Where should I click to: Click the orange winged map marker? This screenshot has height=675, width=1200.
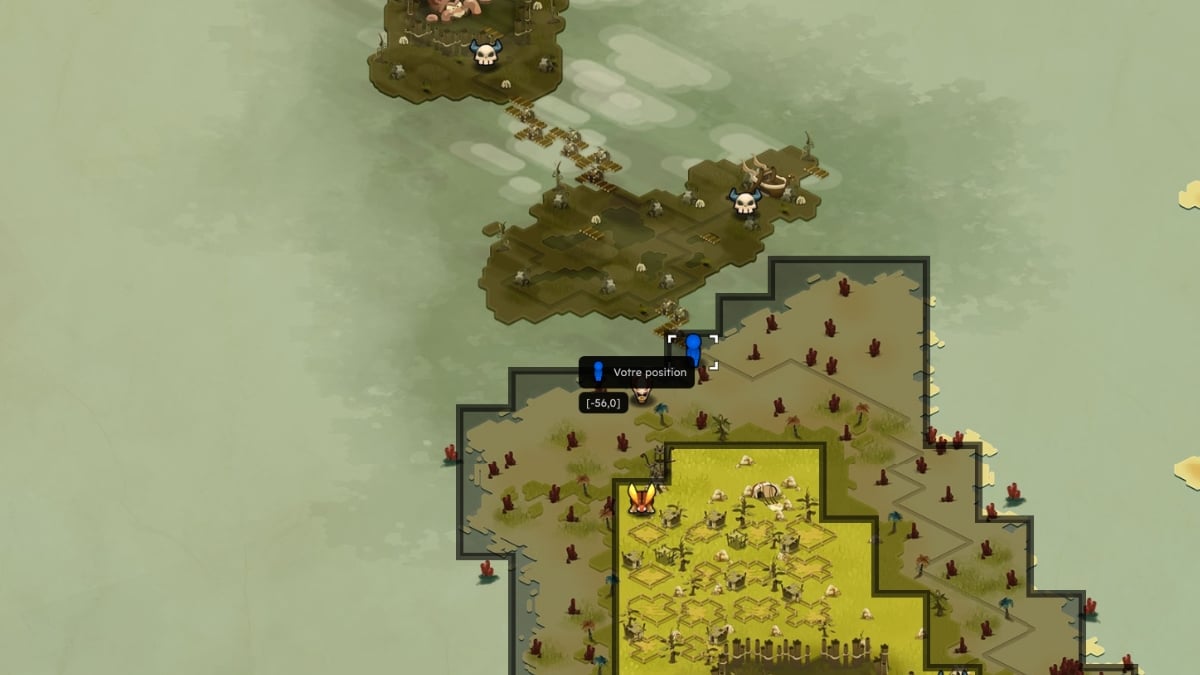pyautogui.click(x=642, y=498)
